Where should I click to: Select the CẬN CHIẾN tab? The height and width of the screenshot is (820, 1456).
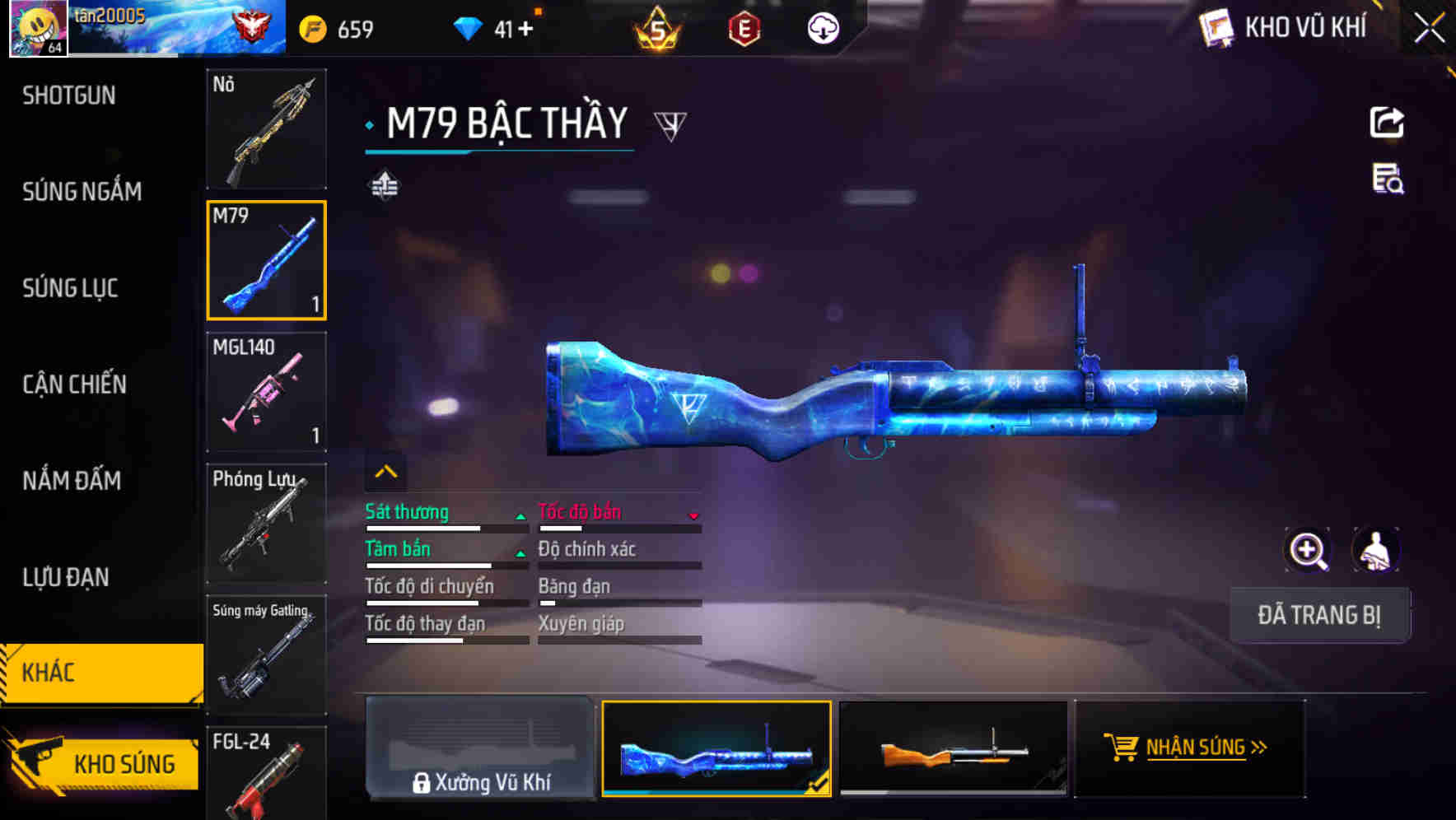tap(74, 384)
